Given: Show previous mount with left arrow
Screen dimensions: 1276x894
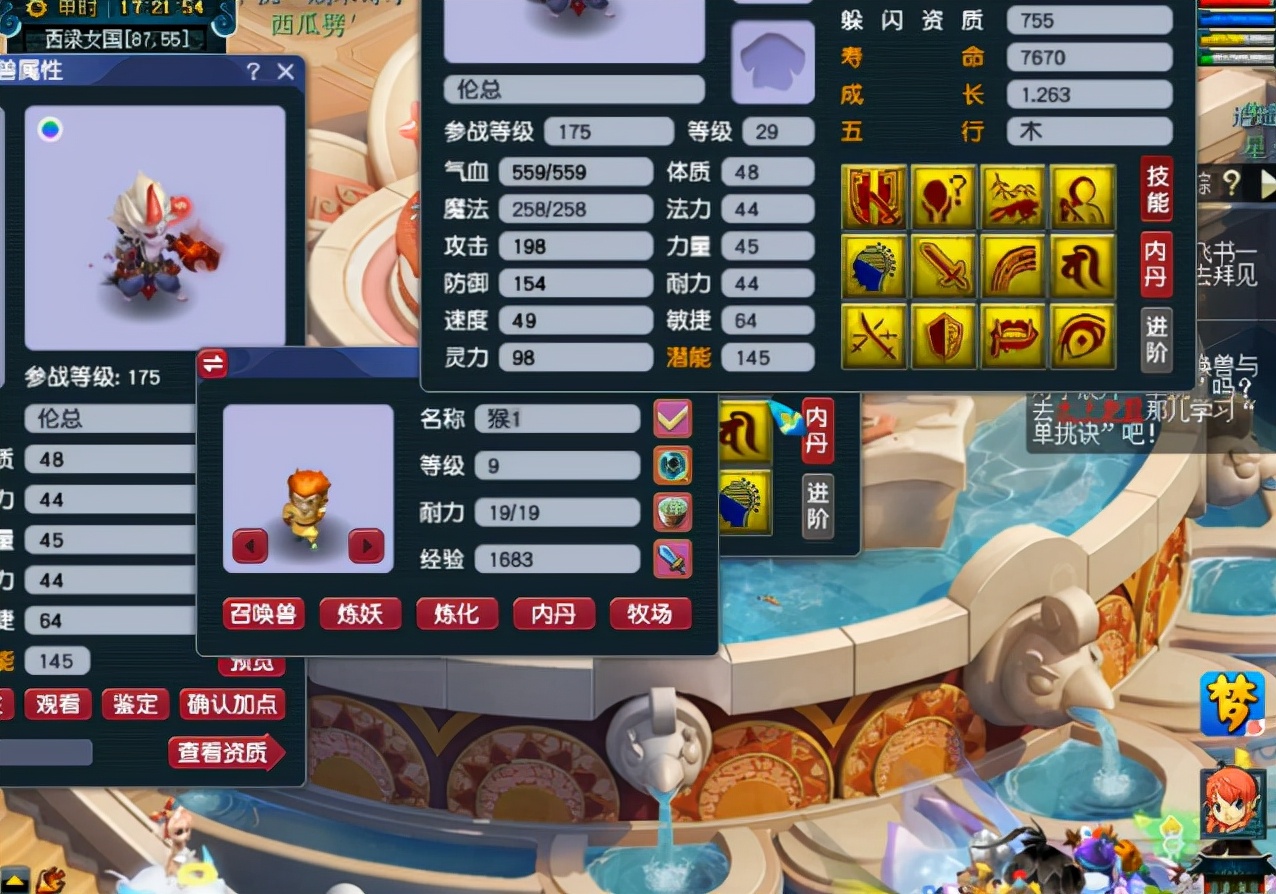Looking at the screenshot, I should (x=250, y=546).
